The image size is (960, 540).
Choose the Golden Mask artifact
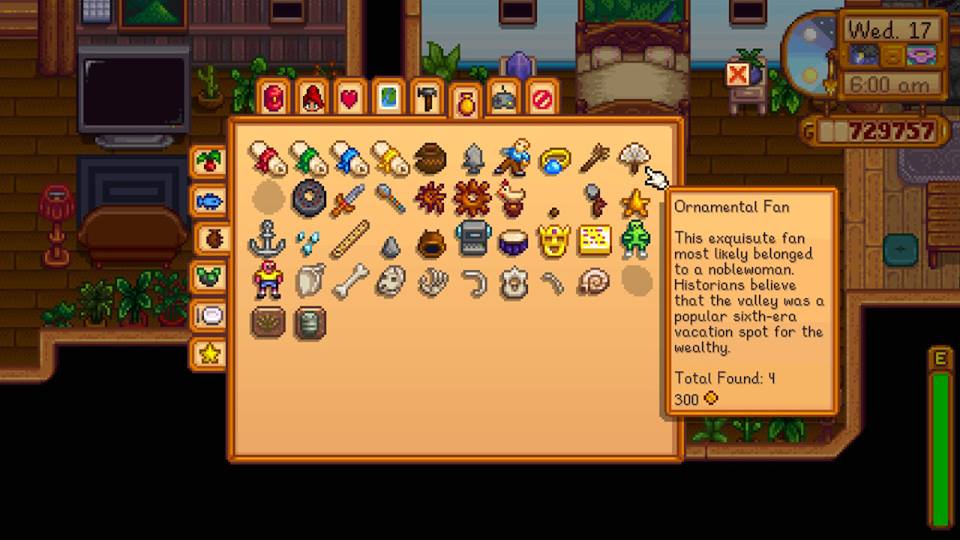pos(553,240)
